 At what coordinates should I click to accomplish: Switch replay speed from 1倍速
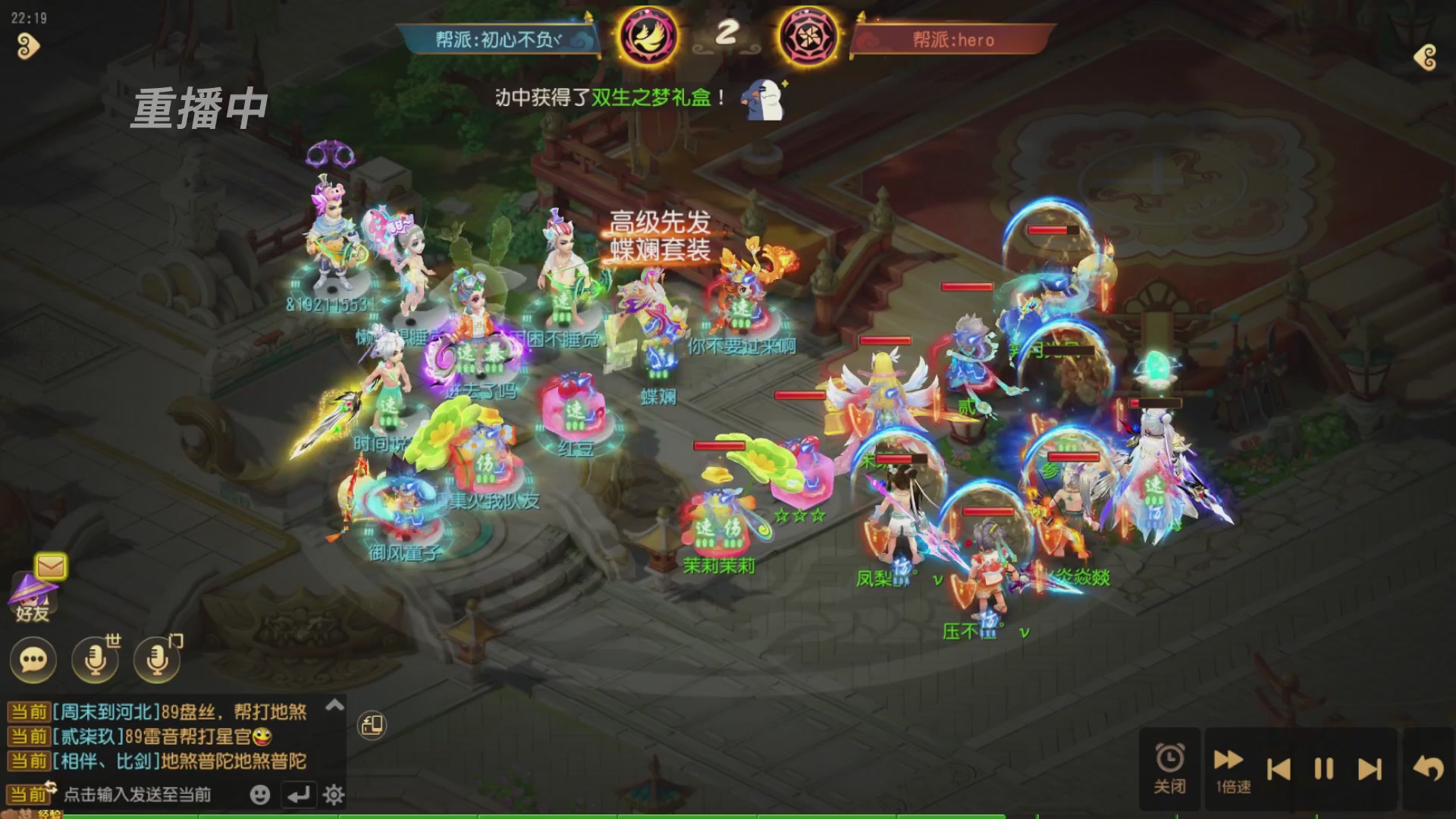(1230, 767)
